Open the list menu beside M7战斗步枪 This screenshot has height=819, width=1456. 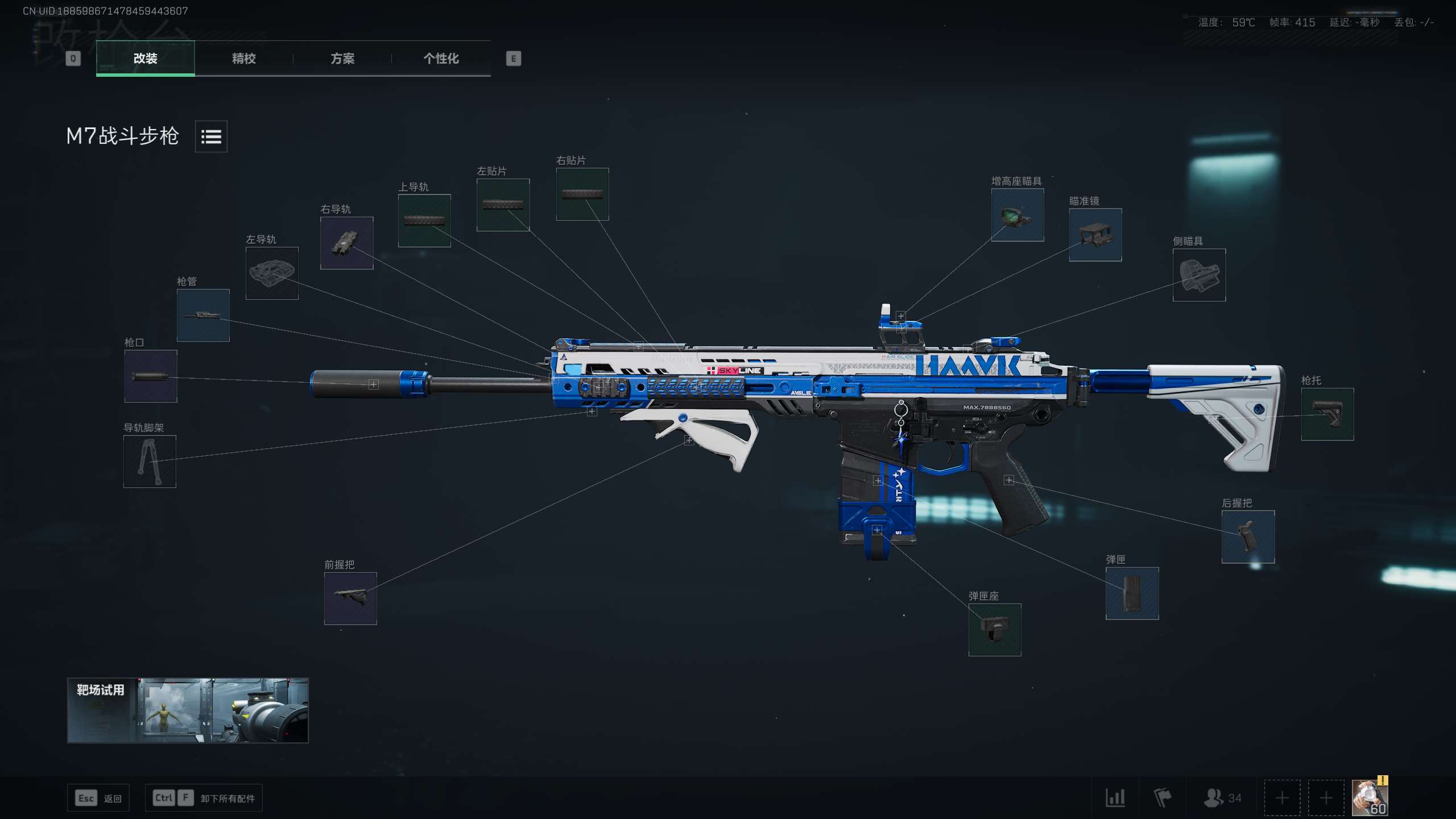click(x=211, y=136)
